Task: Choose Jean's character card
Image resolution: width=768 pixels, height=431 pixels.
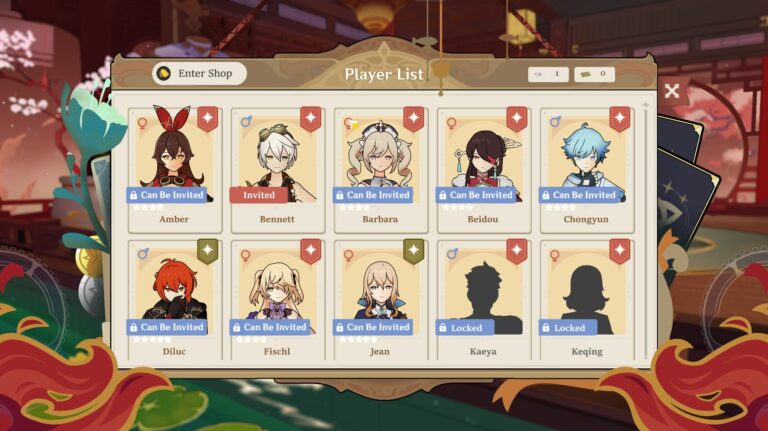Action: [x=380, y=299]
